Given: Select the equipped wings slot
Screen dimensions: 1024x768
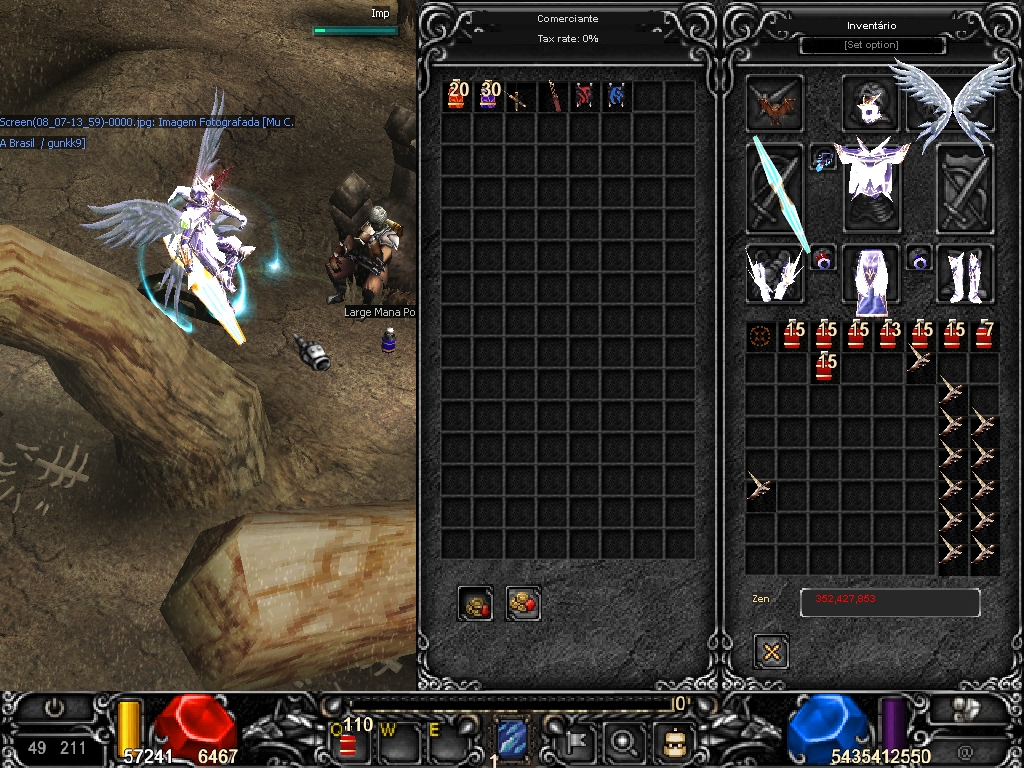Looking at the screenshot, I should click(x=952, y=102).
